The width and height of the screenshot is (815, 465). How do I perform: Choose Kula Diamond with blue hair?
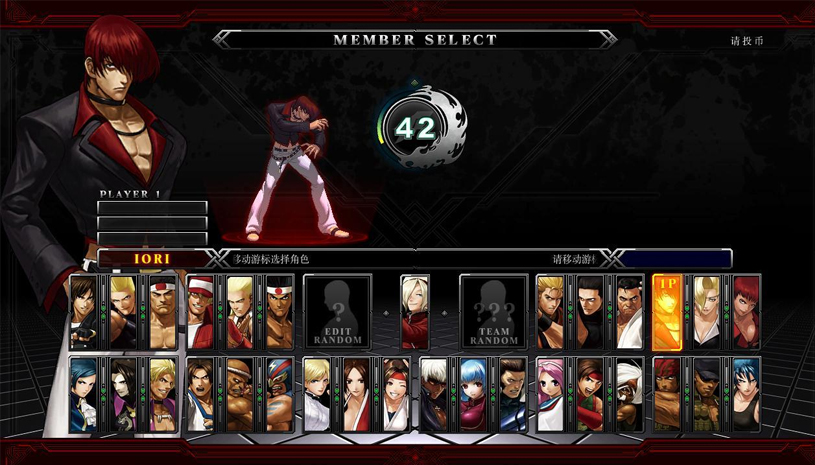point(473,395)
